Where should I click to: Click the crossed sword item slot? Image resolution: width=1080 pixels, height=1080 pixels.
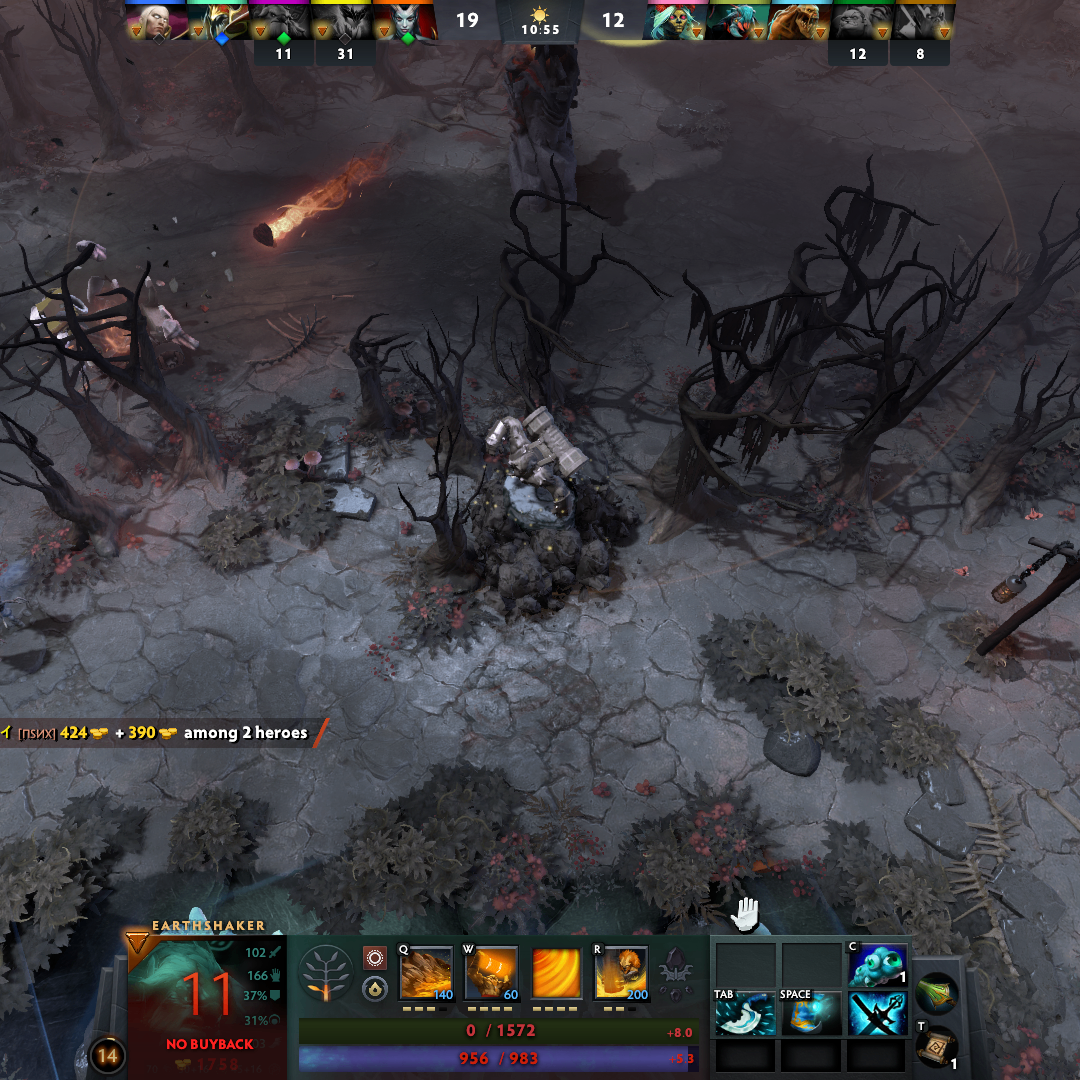tap(877, 1014)
